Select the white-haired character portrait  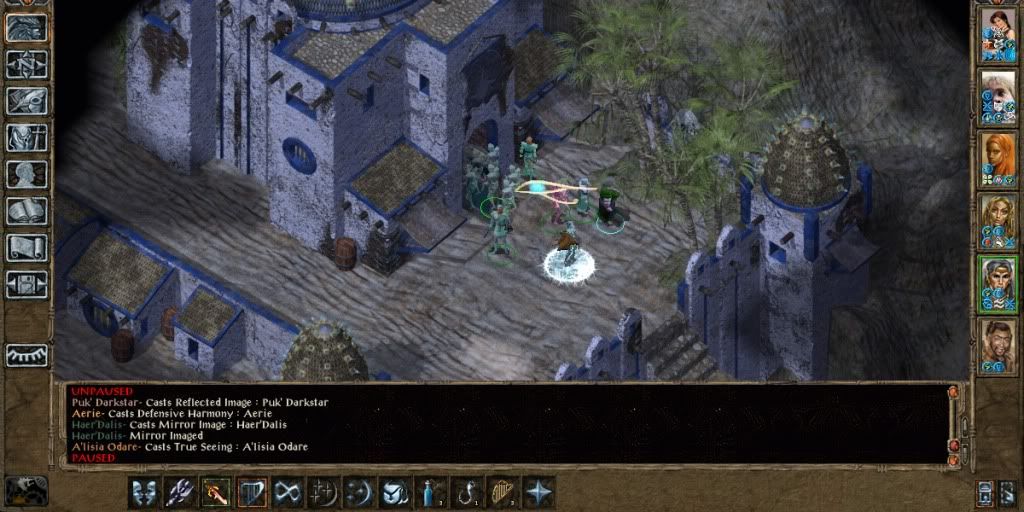pos(998,96)
